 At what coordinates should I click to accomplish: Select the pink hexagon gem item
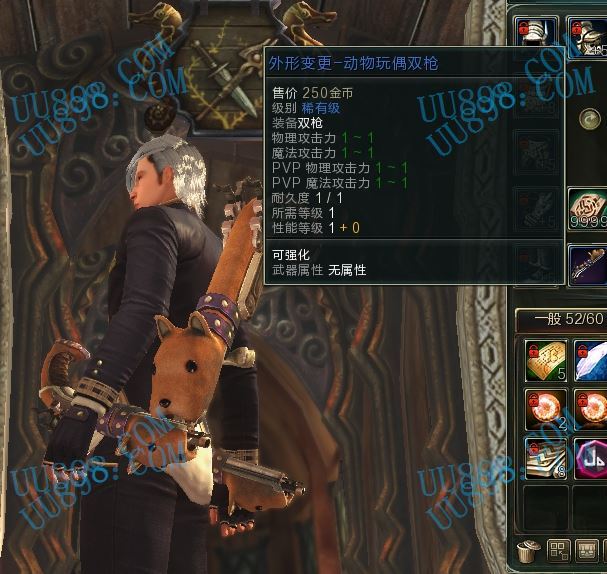click(x=590, y=457)
